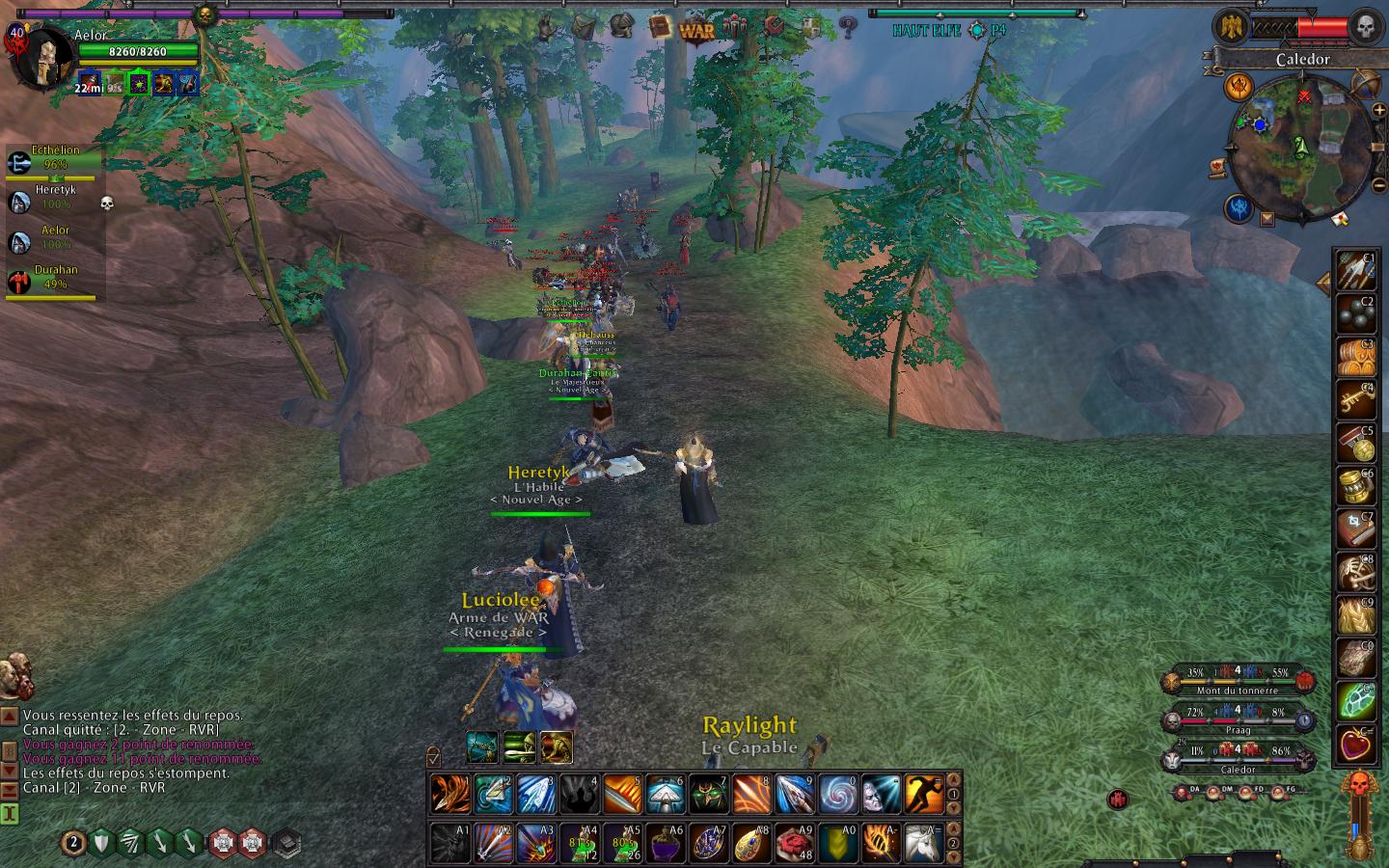
Task: Click the WAR logo menu button
Action: (x=696, y=28)
